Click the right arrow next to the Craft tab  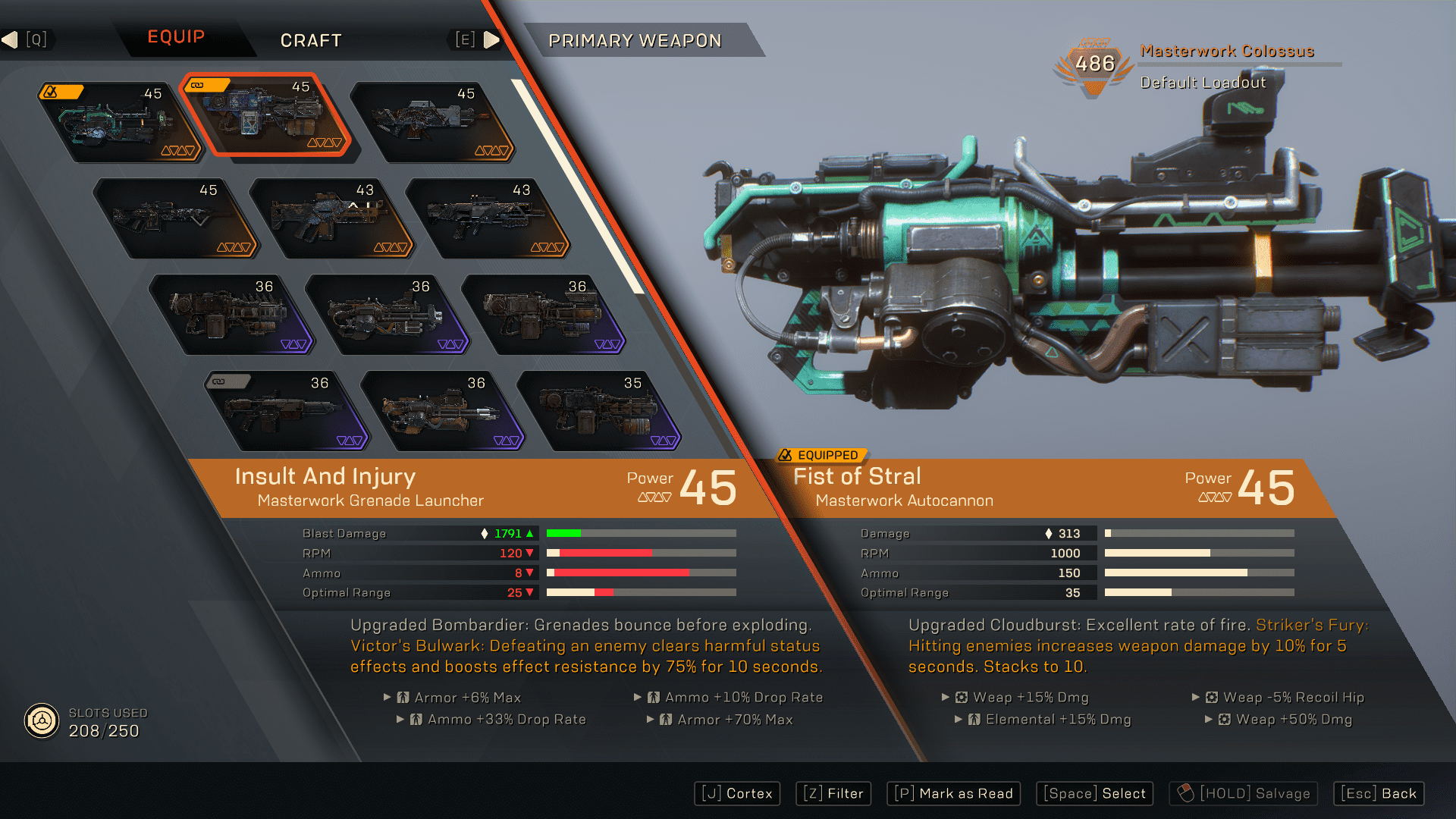[x=491, y=39]
